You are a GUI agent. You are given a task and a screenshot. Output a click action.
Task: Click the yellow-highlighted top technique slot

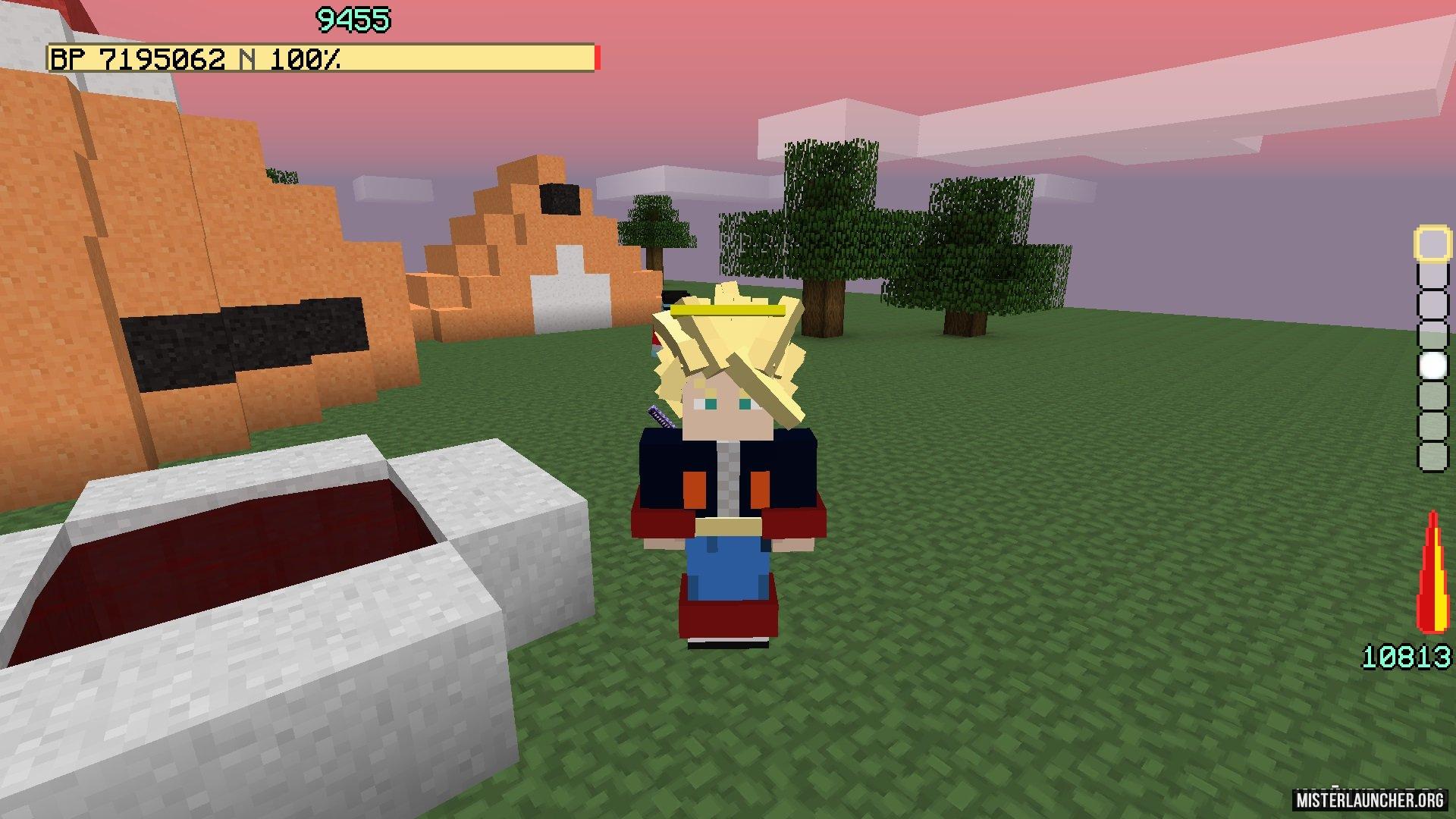click(x=1432, y=243)
